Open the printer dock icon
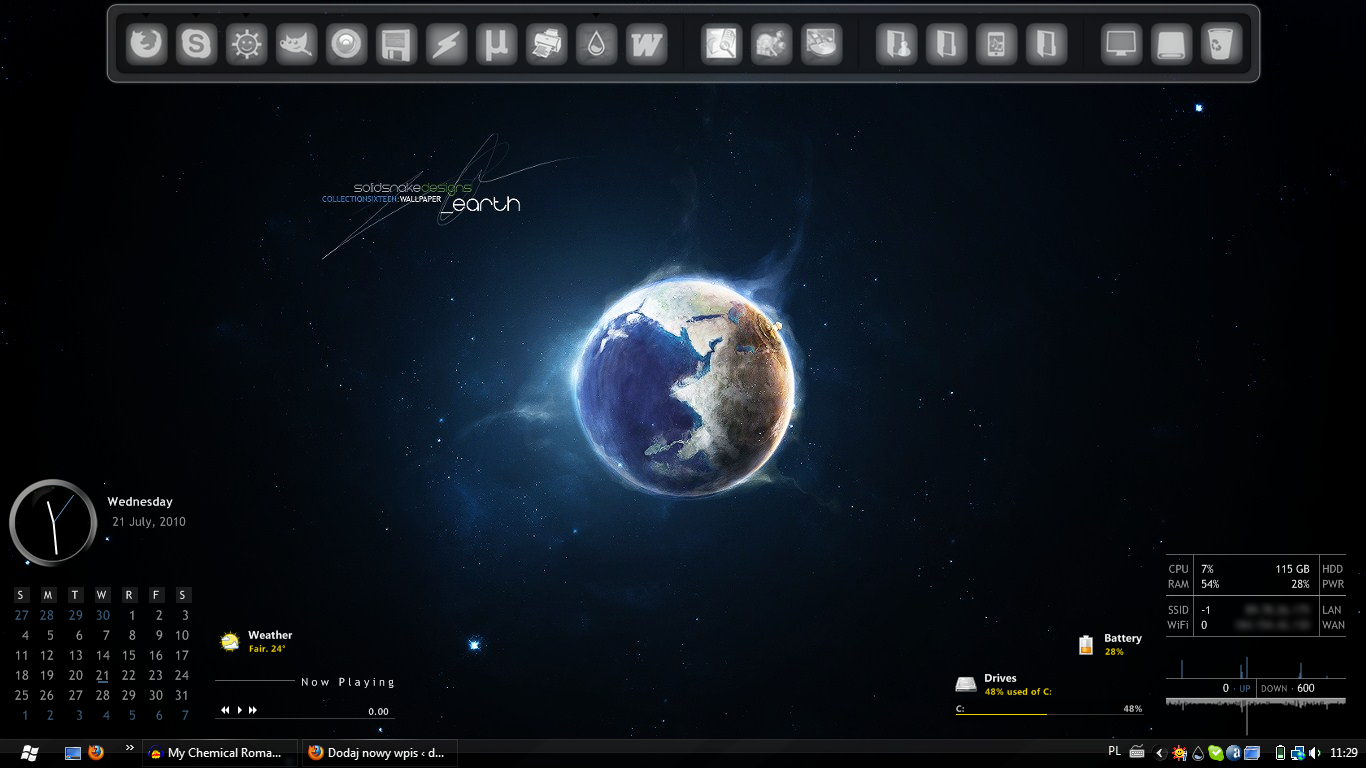Viewport: 1366px width, 768px height. [x=547, y=45]
